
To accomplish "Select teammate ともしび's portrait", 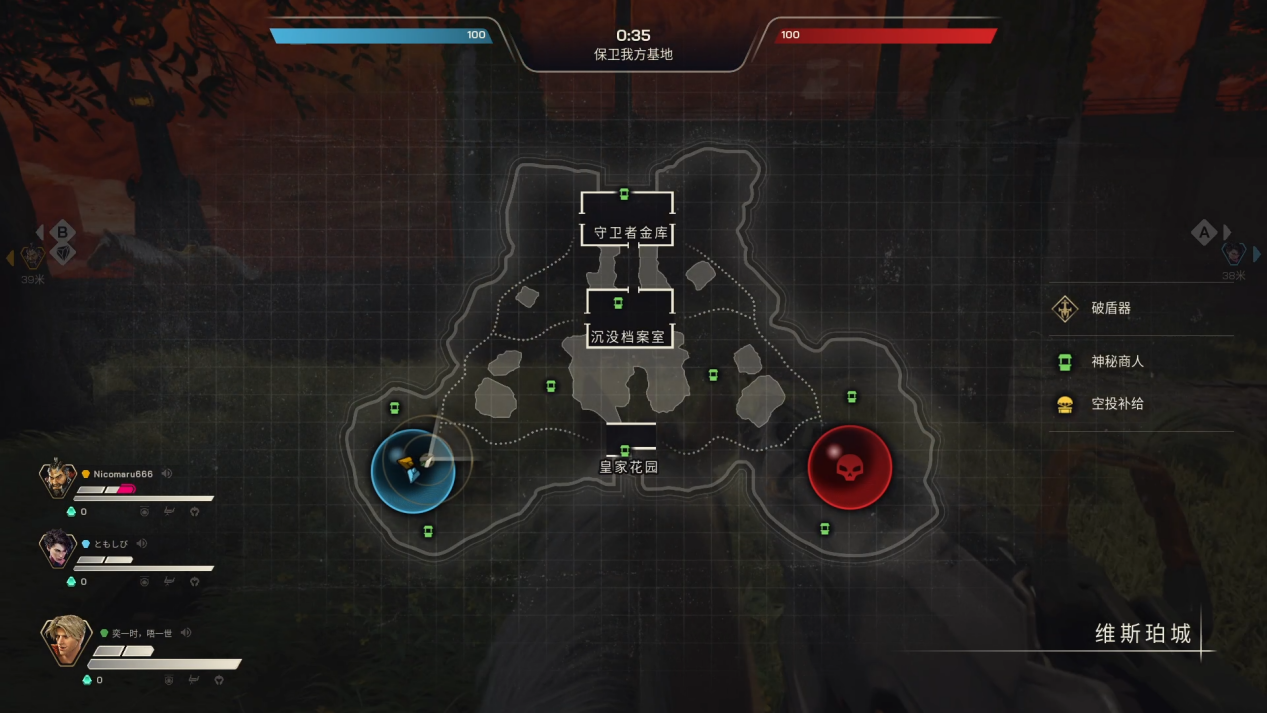I will (x=58, y=549).
